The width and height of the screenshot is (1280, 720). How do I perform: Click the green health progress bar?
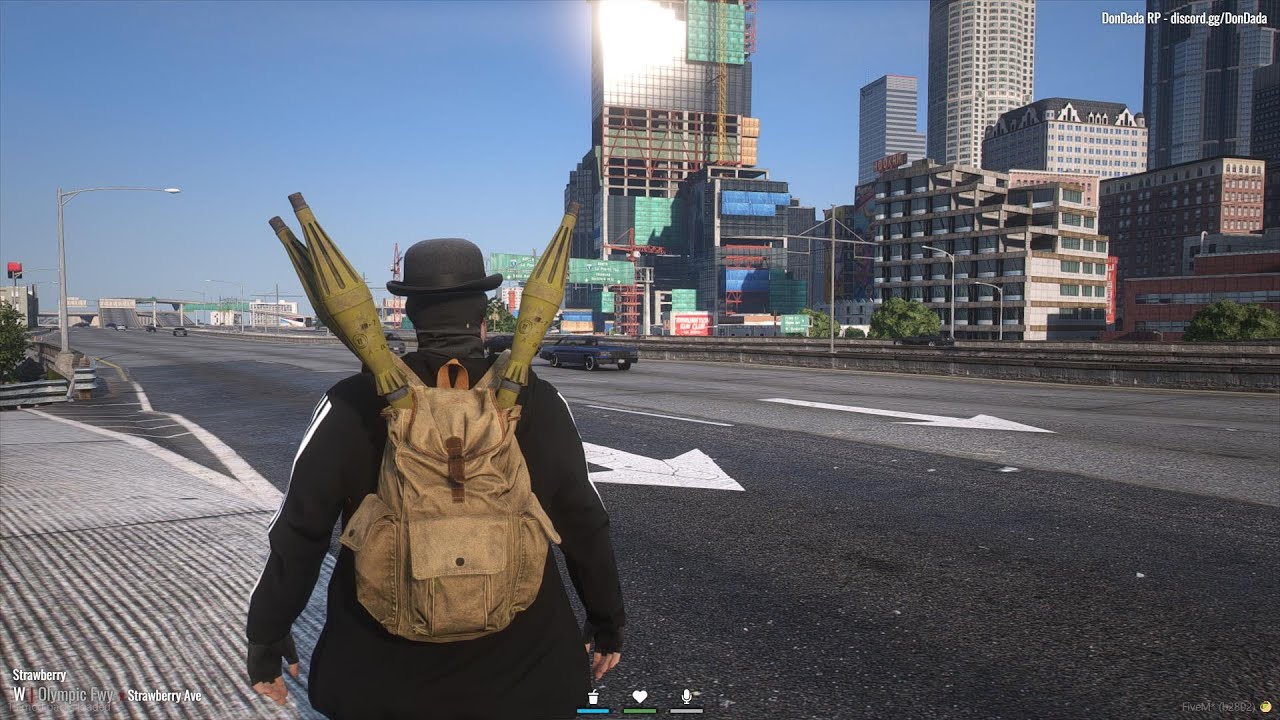pyautogui.click(x=640, y=710)
